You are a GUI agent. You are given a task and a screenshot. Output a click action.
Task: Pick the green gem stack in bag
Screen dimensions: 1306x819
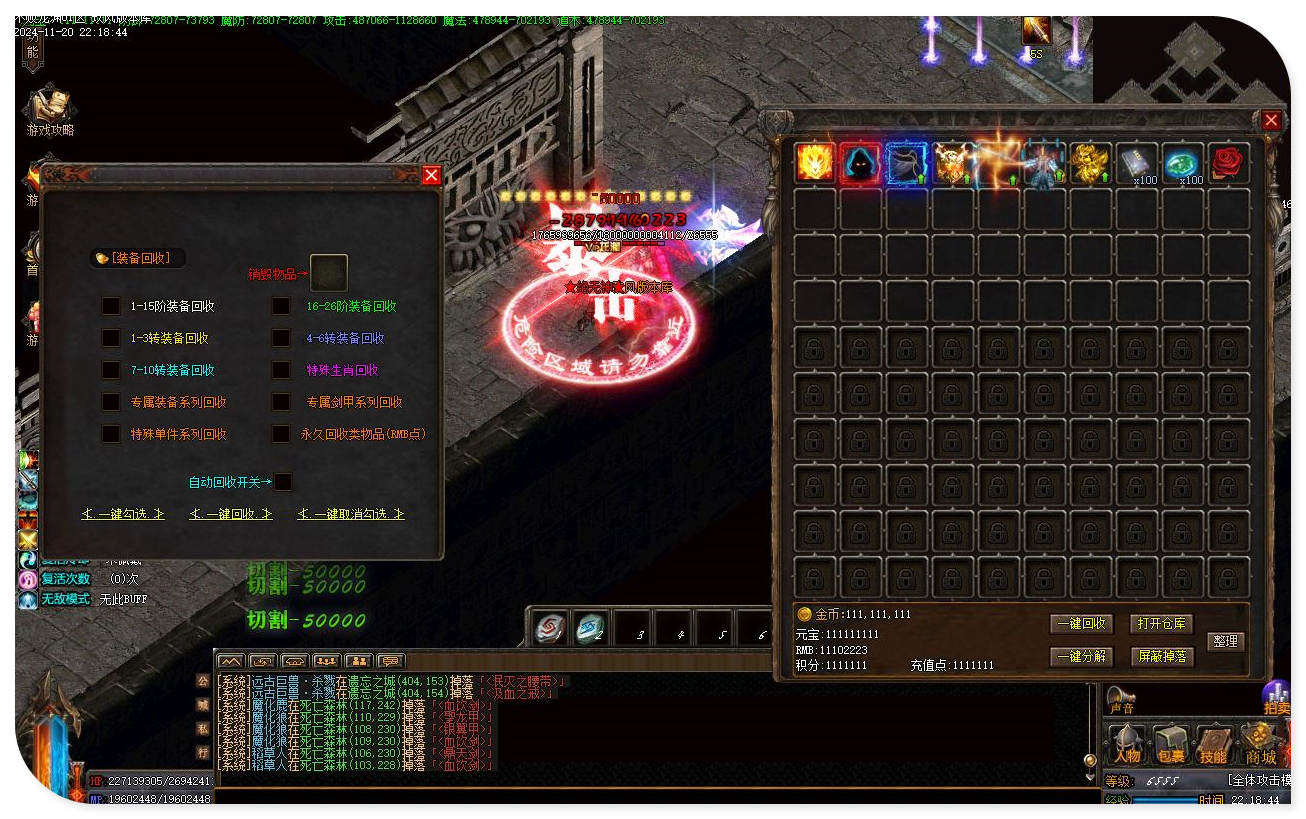pos(1182,163)
